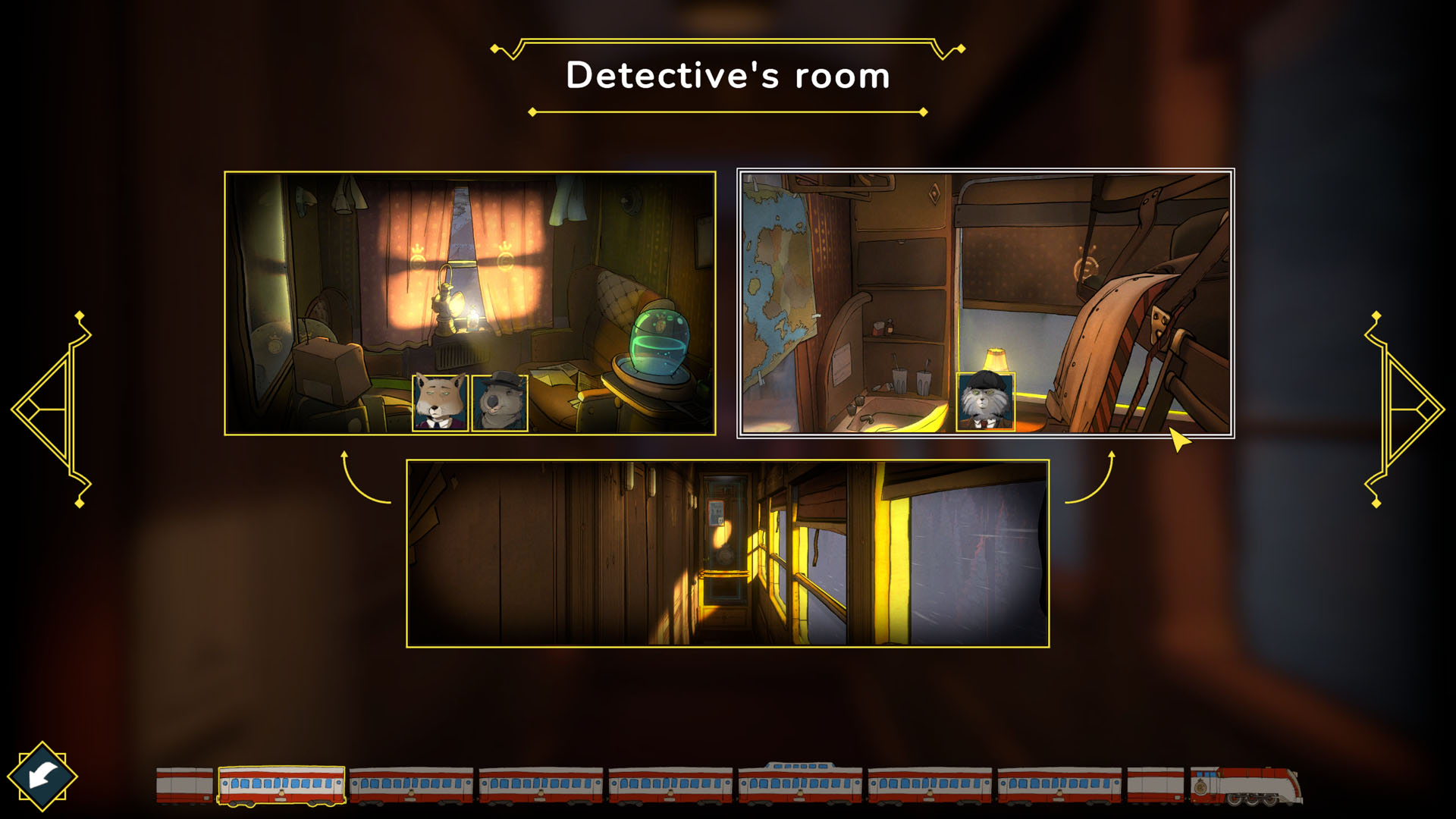This screenshot has width=1456, height=819.
Task: Click the Detective's room title banner
Action: pos(726,76)
